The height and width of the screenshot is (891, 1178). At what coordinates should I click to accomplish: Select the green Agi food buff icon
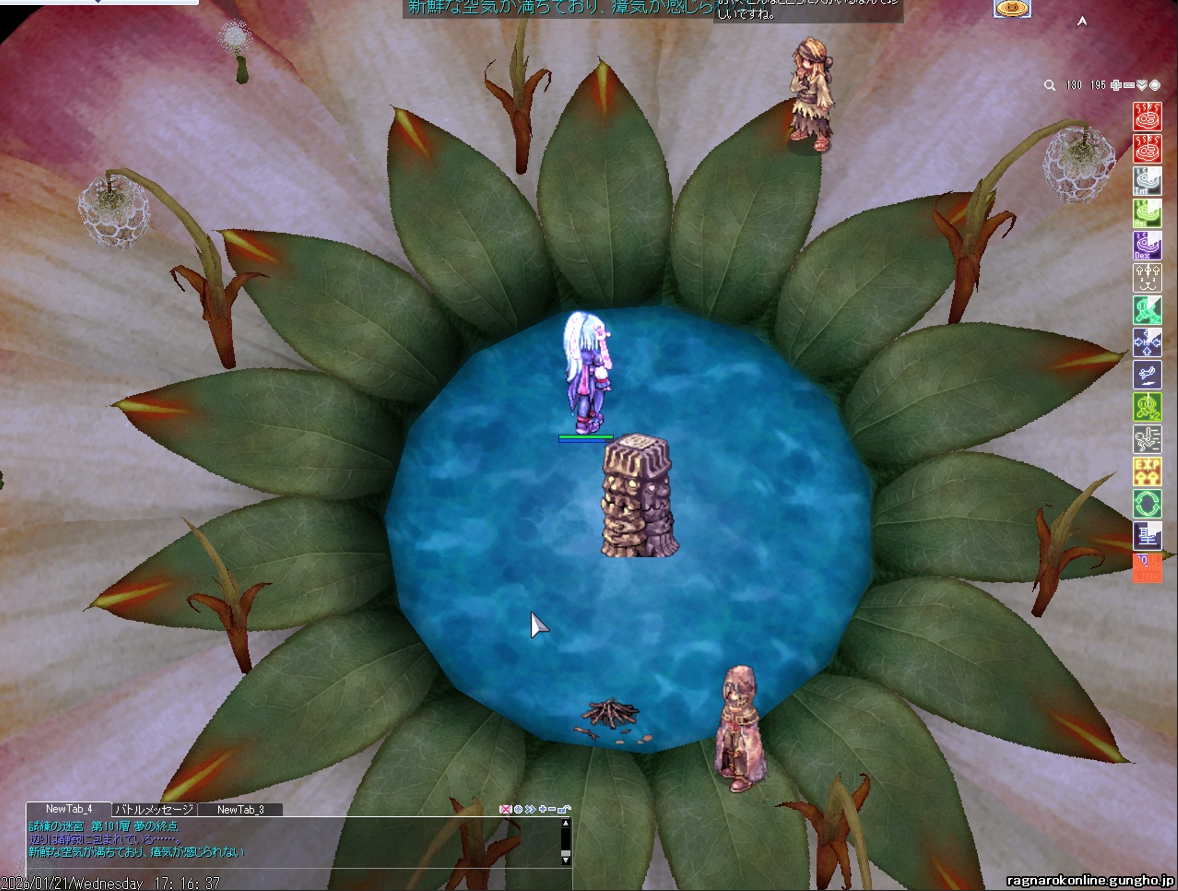point(1147,213)
